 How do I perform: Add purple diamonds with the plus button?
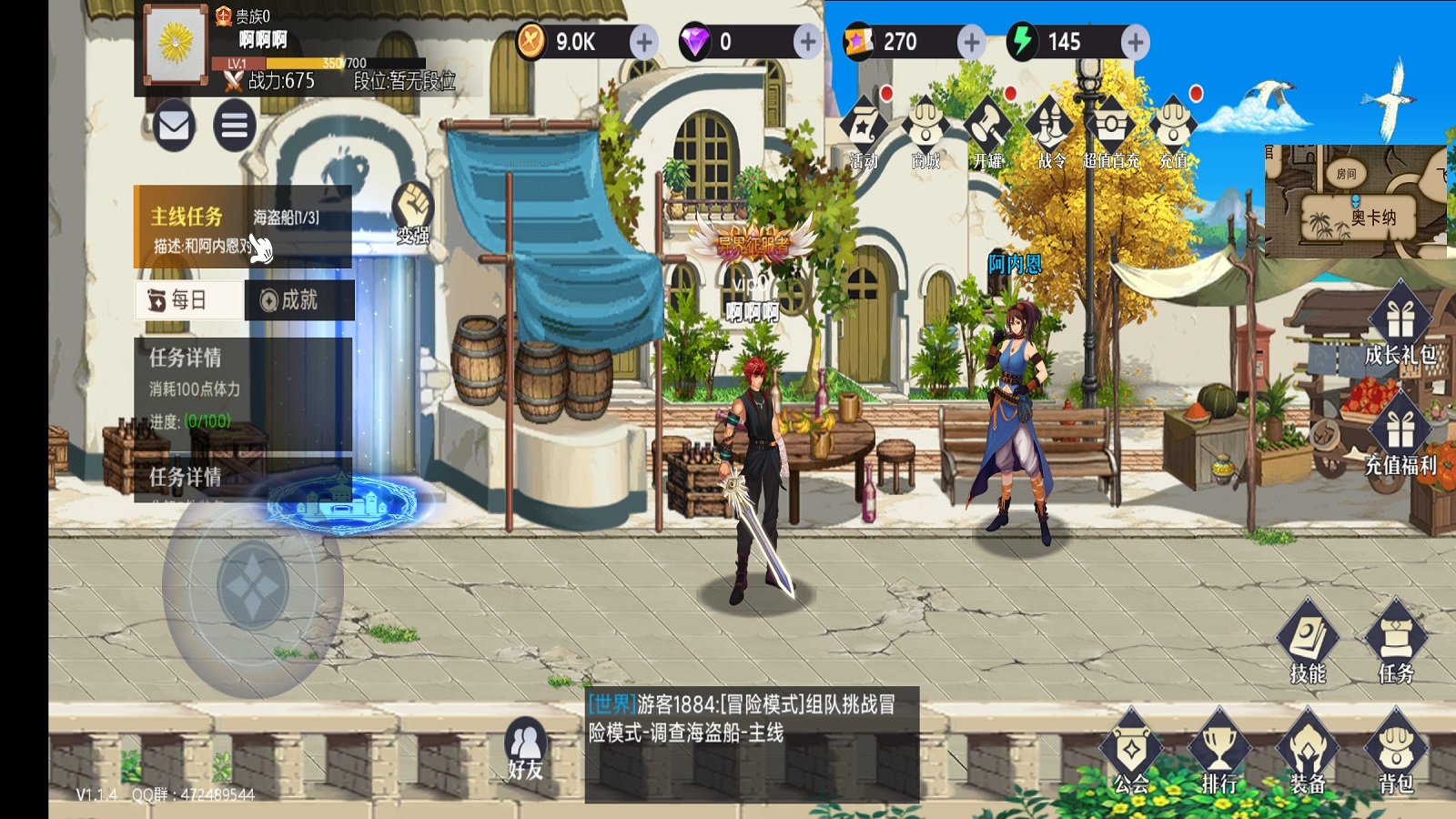tap(807, 42)
